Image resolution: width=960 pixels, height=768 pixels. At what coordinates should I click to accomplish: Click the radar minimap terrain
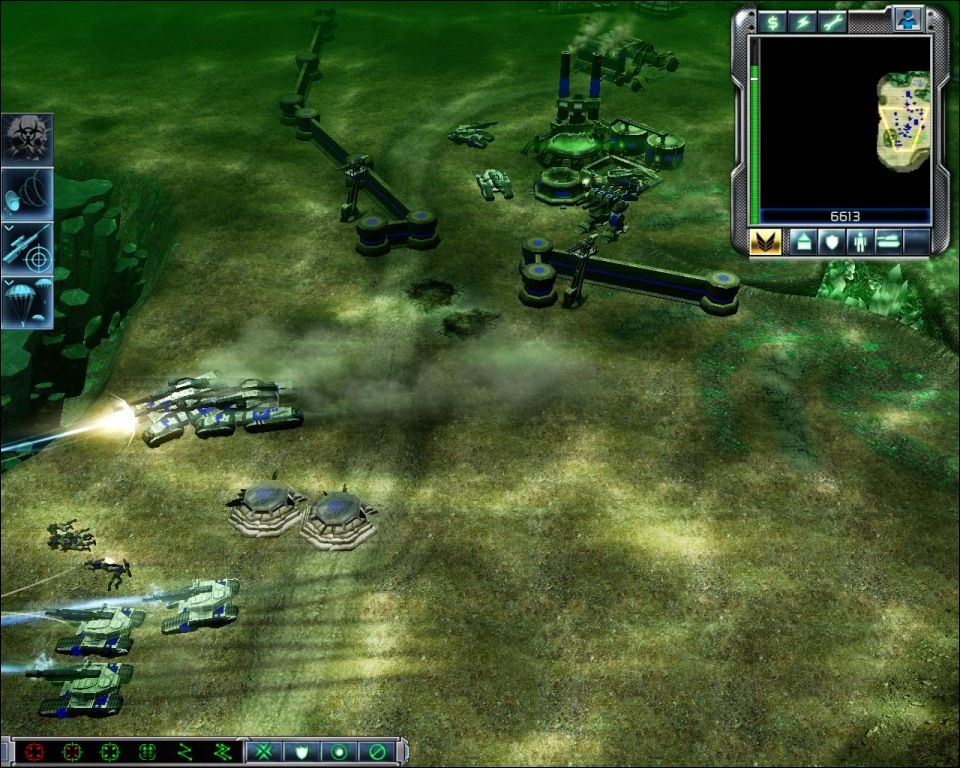click(x=904, y=121)
